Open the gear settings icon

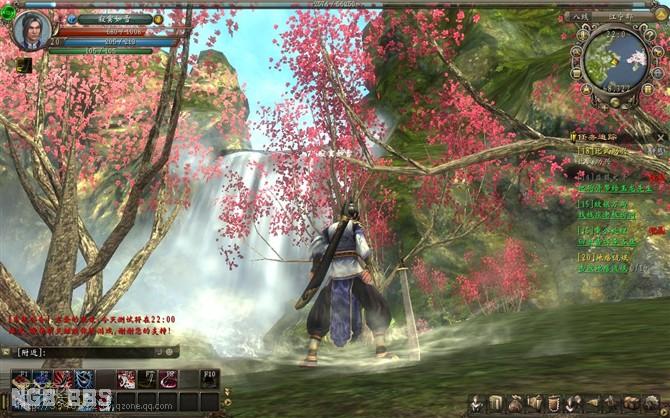pyautogui.click(x=649, y=402)
